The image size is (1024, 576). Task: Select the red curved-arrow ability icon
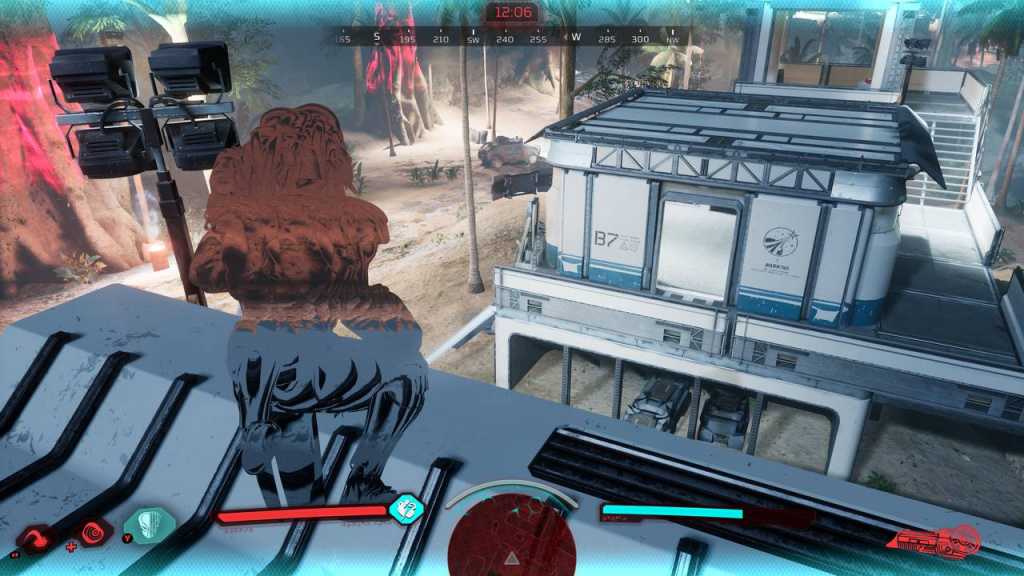(37, 541)
